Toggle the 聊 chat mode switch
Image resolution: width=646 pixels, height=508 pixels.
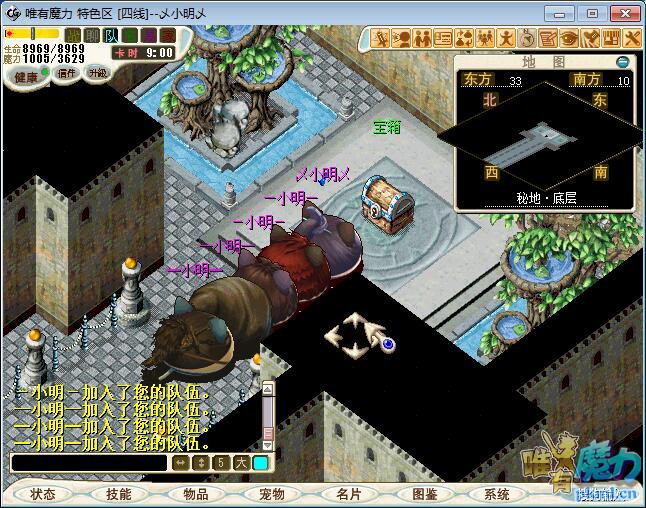click(x=91, y=35)
